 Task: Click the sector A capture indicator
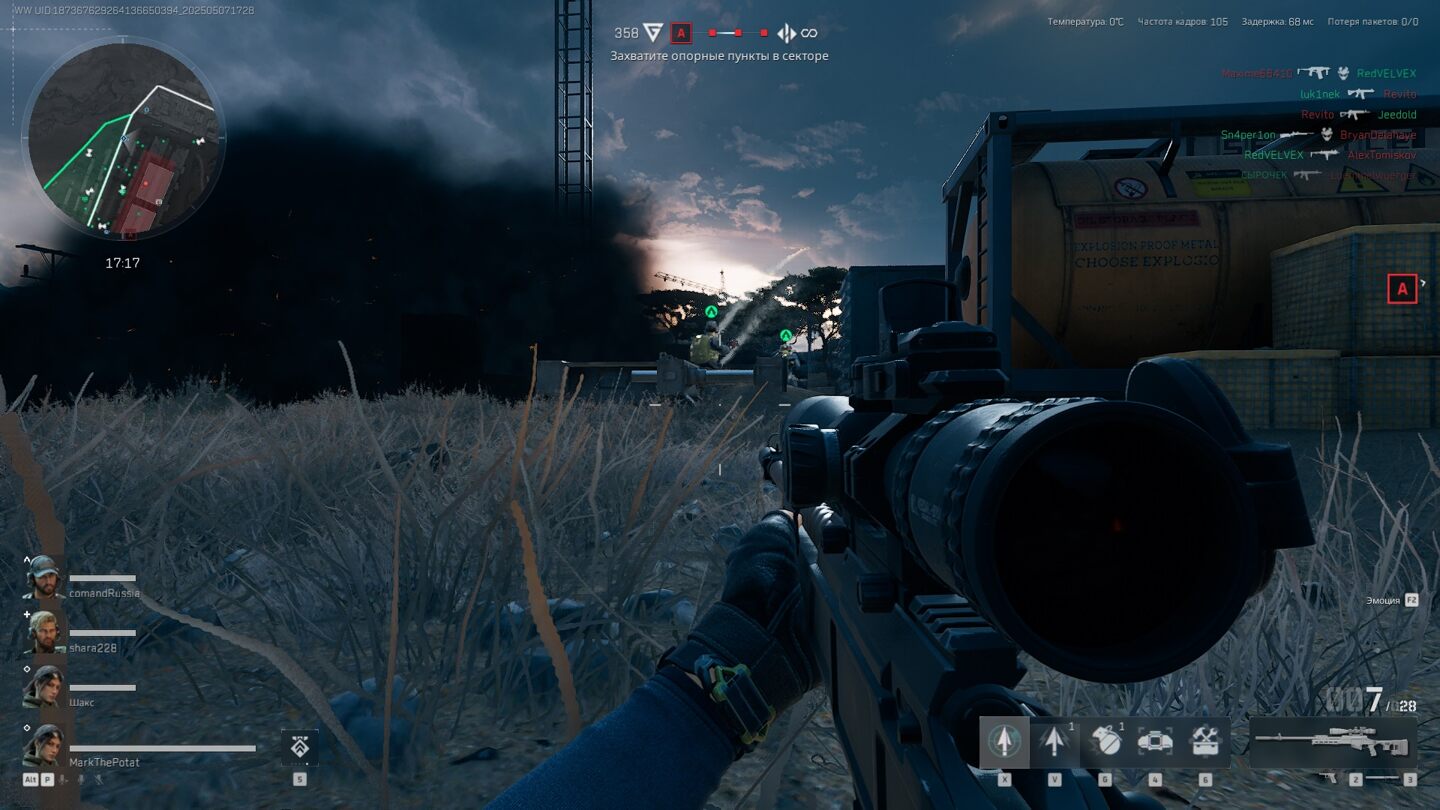pos(681,33)
